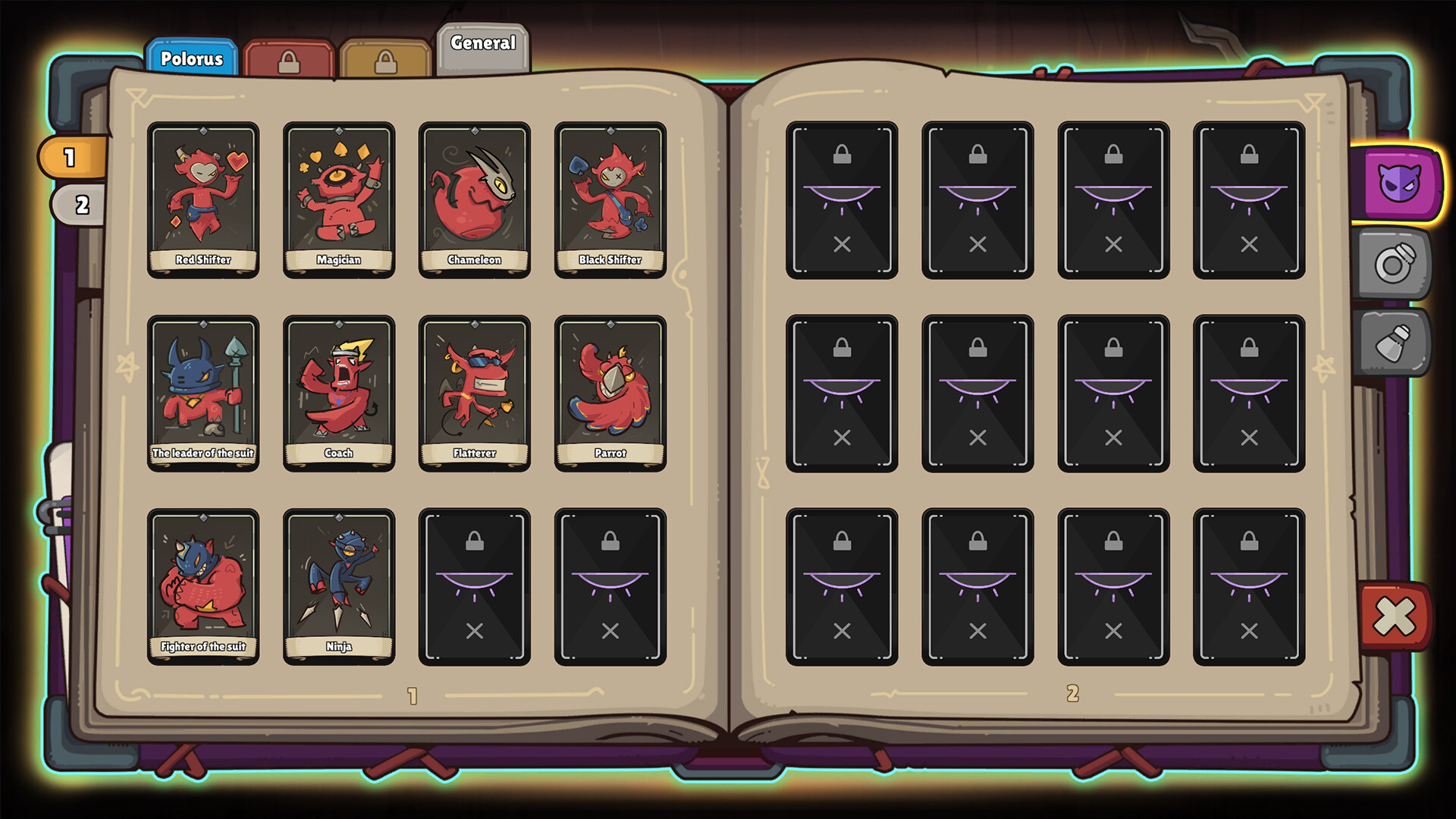Click the X mark on a locked card back
The width and height of the screenshot is (1456, 819).
(842, 245)
